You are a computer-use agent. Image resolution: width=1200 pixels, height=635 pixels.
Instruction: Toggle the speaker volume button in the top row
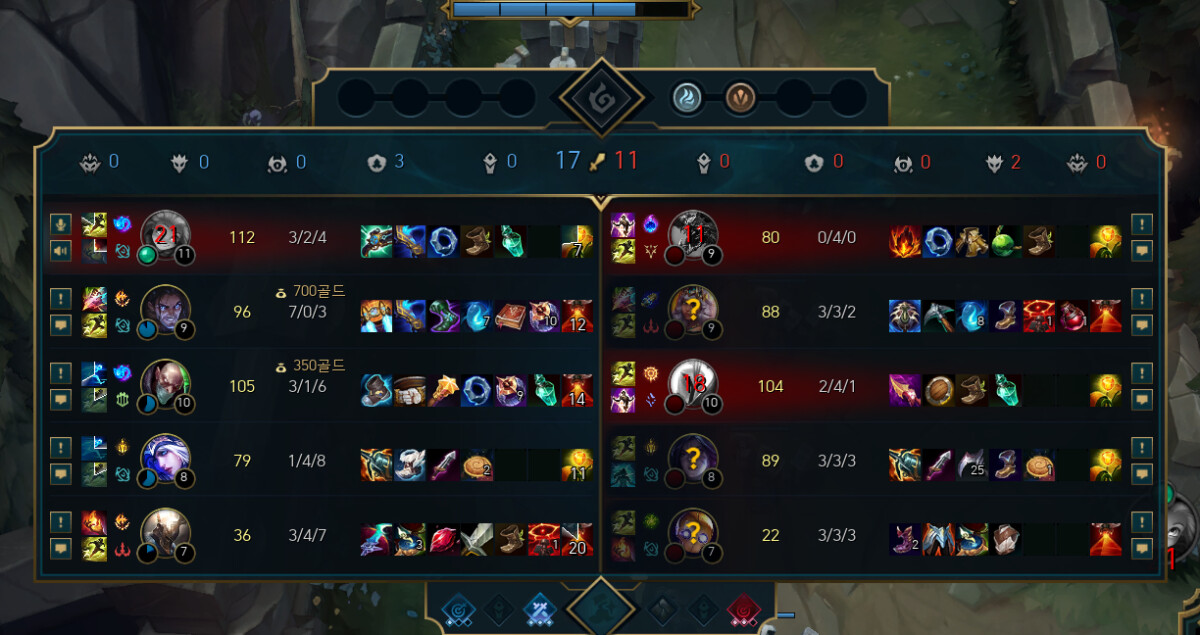tap(60, 250)
